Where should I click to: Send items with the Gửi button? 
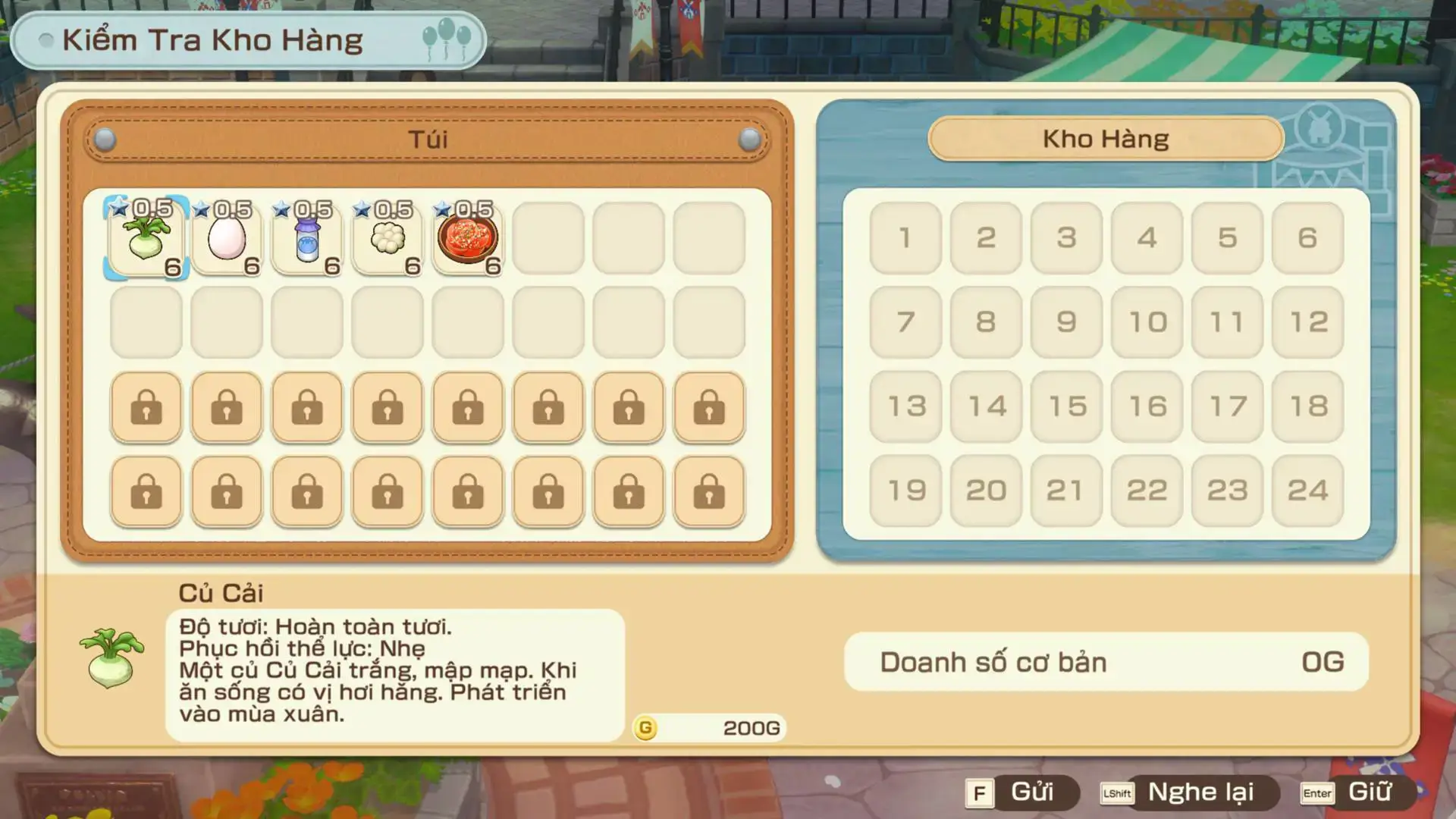pyautogui.click(x=1021, y=792)
